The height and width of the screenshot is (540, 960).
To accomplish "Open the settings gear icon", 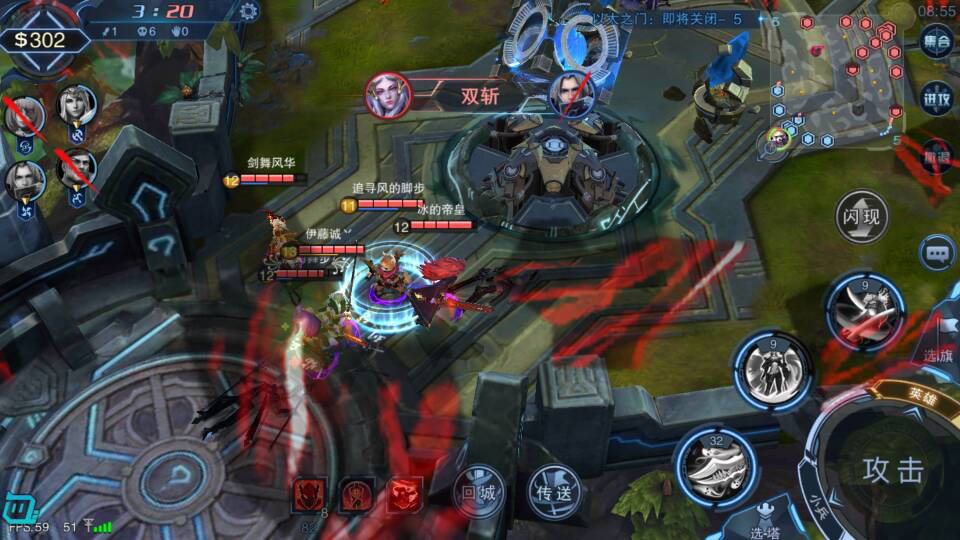I will tap(248, 12).
